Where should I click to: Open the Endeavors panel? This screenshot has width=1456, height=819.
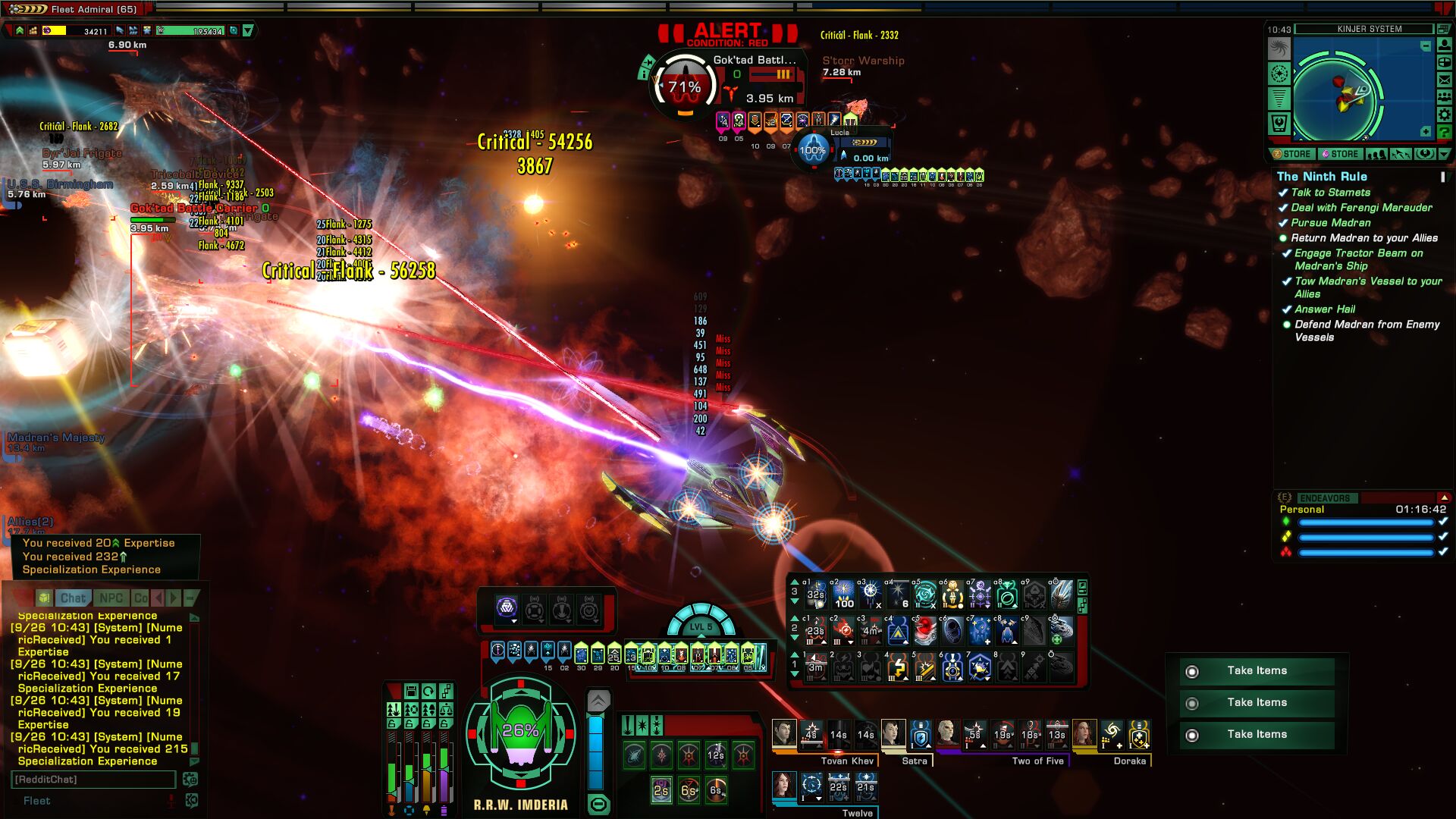(x=1325, y=498)
